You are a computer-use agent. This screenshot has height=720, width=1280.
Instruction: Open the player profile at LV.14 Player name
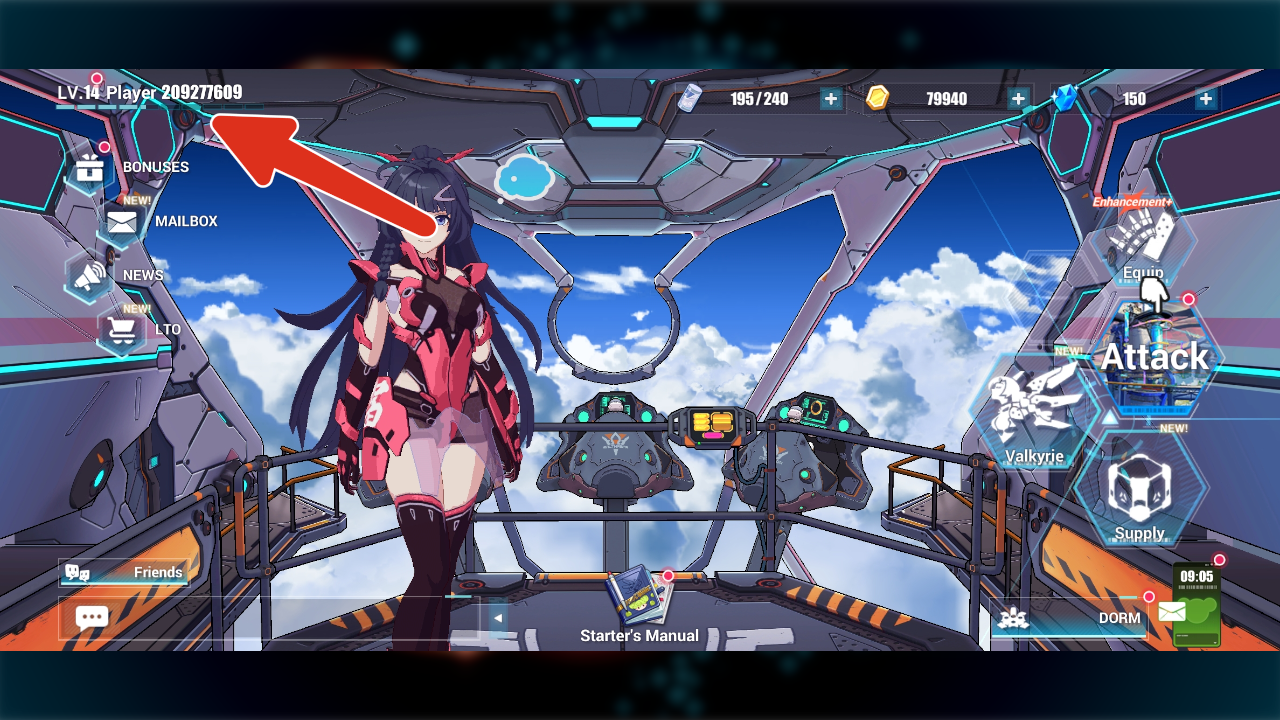149,93
